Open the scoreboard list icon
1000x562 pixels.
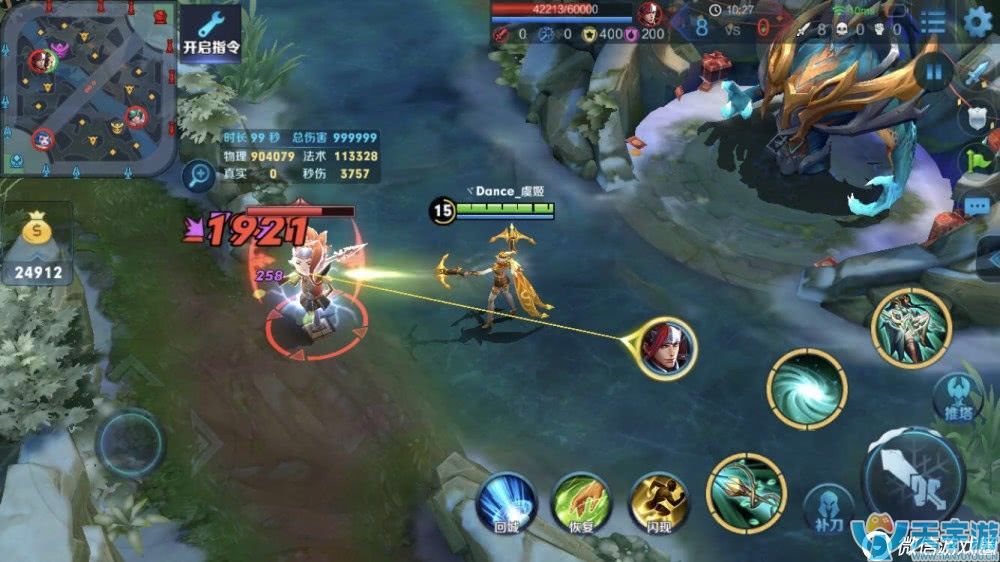[x=933, y=22]
